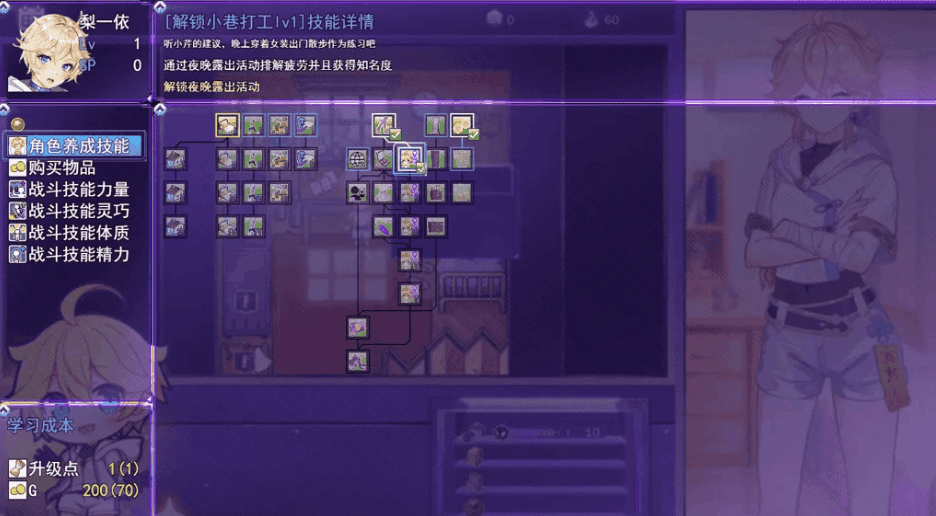Select the 战斗技能精力 category

[79, 254]
